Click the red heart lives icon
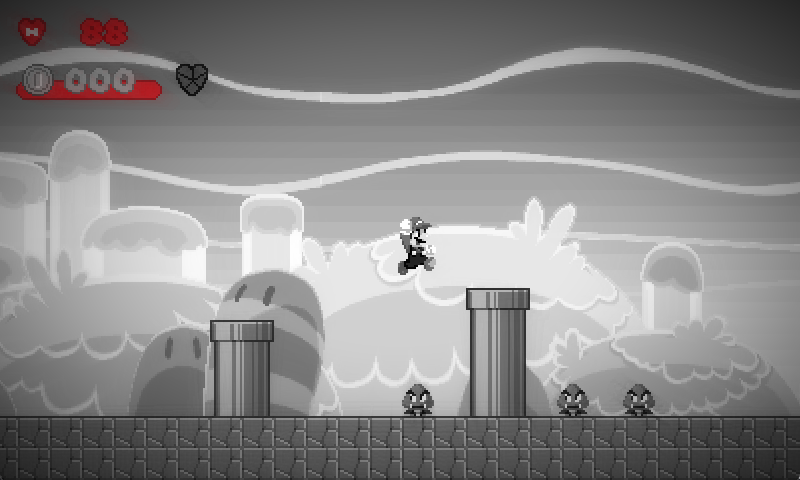 click(x=33, y=32)
